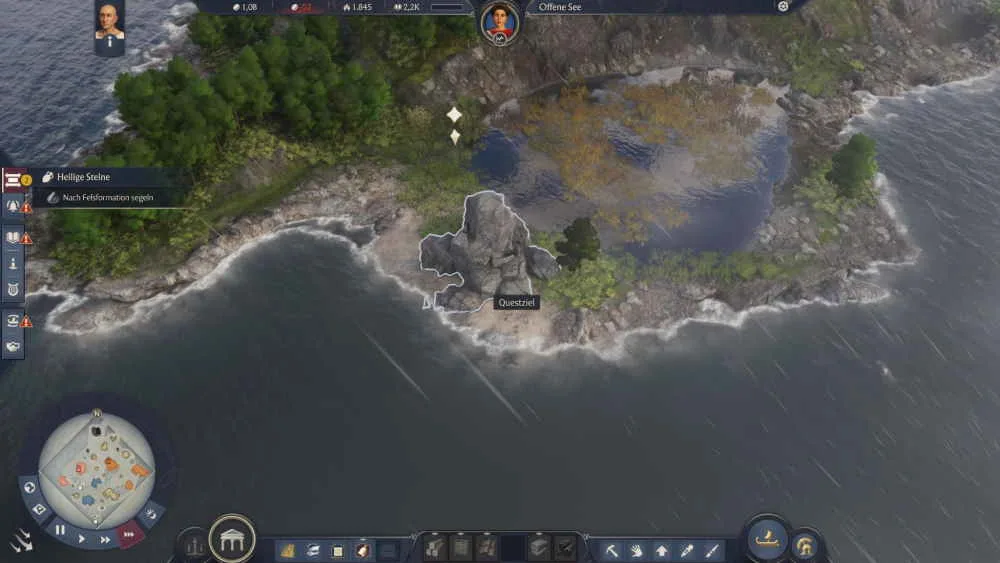Screen dimensions: 1000x563
Task: Pause the game speed
Action: pos(60,529)
